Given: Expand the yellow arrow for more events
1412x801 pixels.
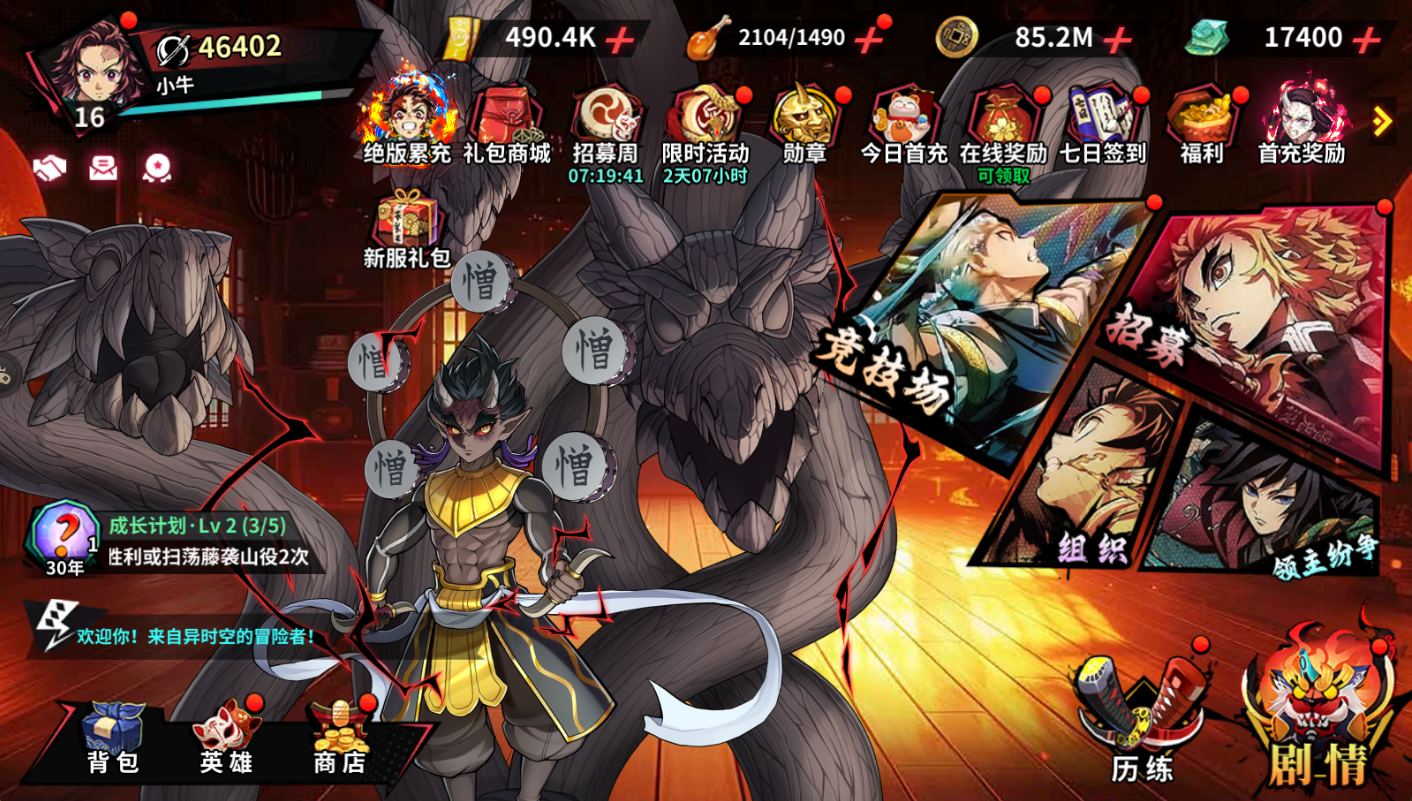Looking at the screenshot, I should point(1383,122).
